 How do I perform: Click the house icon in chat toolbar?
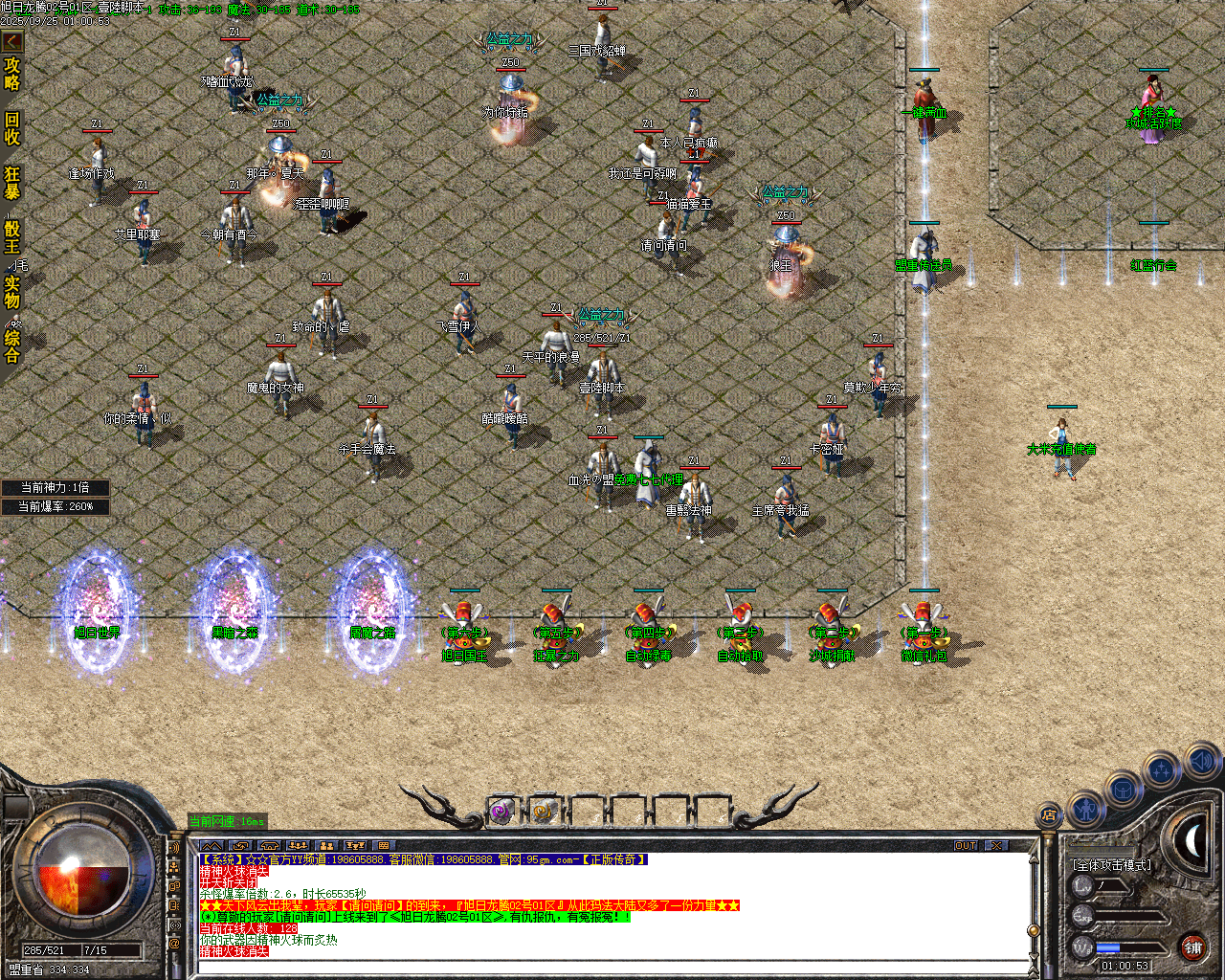click(269, 846)
